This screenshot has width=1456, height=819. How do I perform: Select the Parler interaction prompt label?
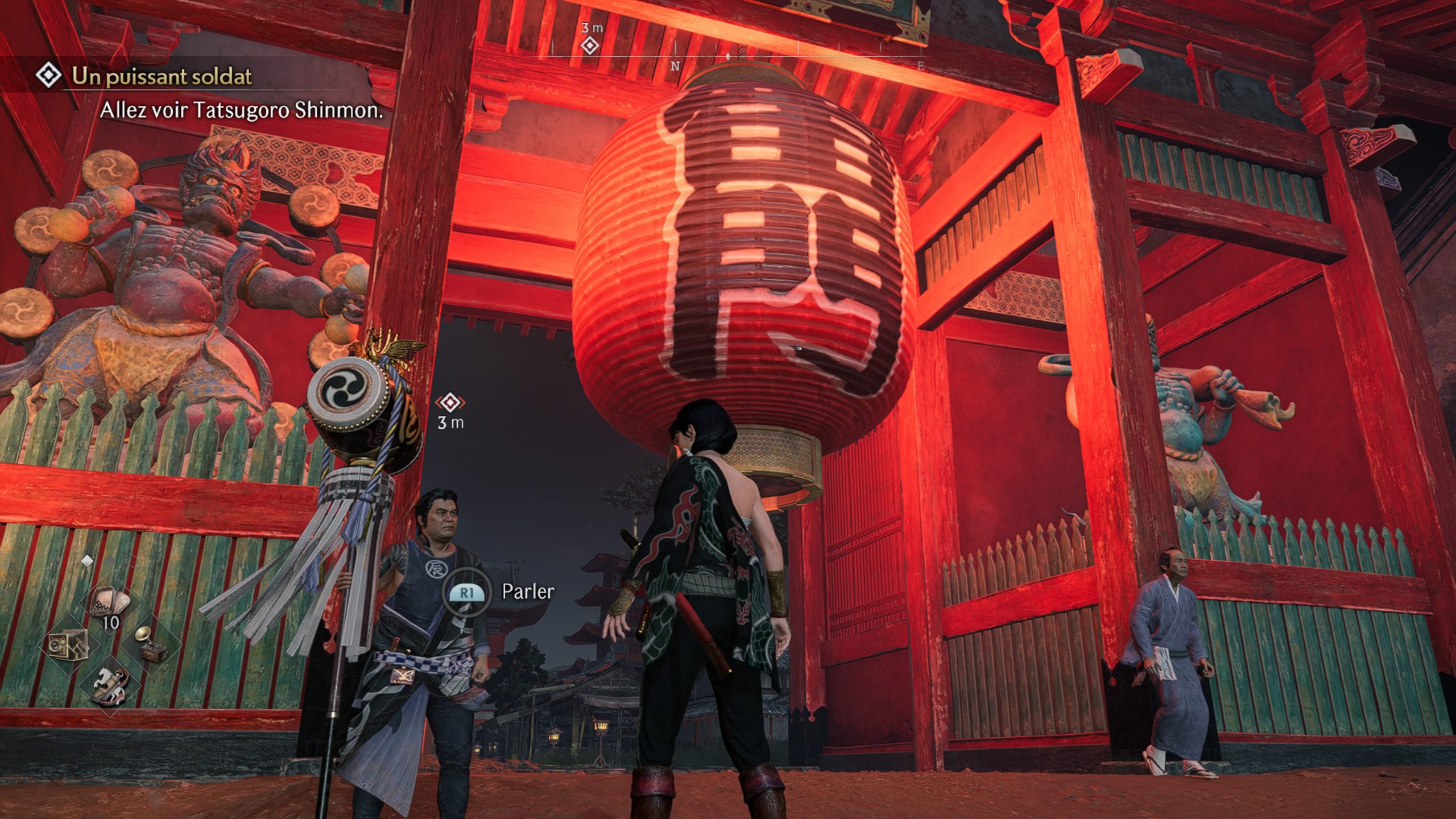click(x=527, y=591)
